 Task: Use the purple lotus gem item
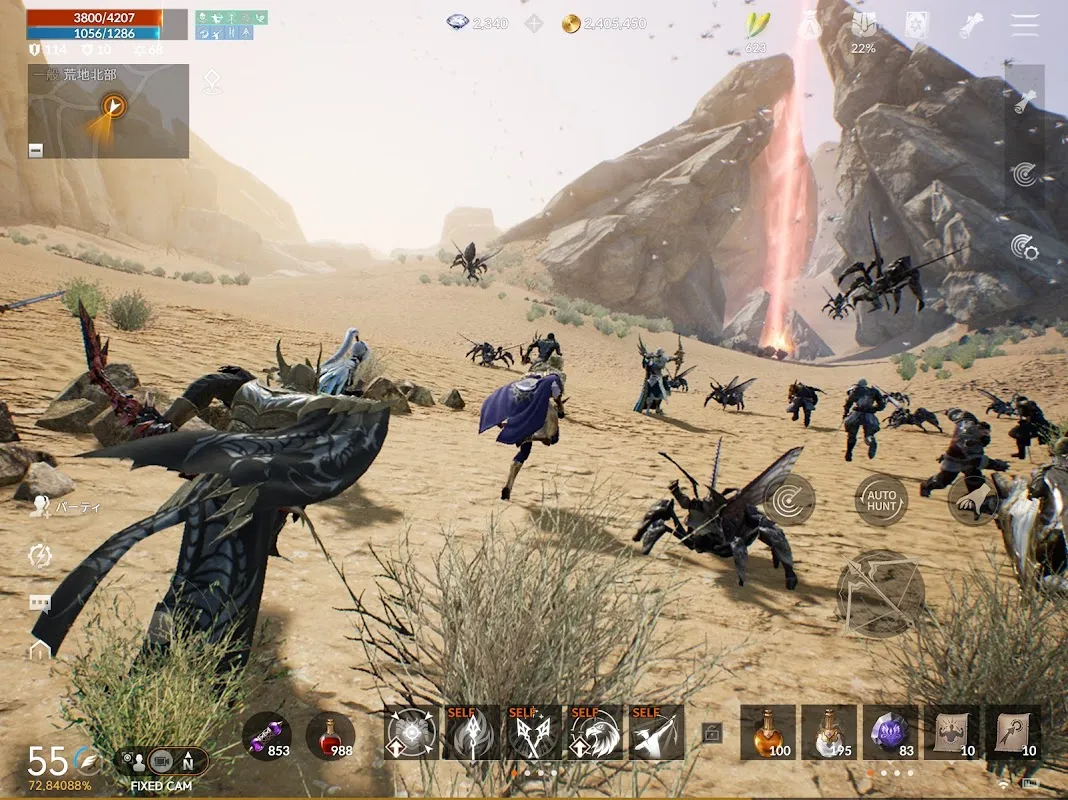point(890,733)
